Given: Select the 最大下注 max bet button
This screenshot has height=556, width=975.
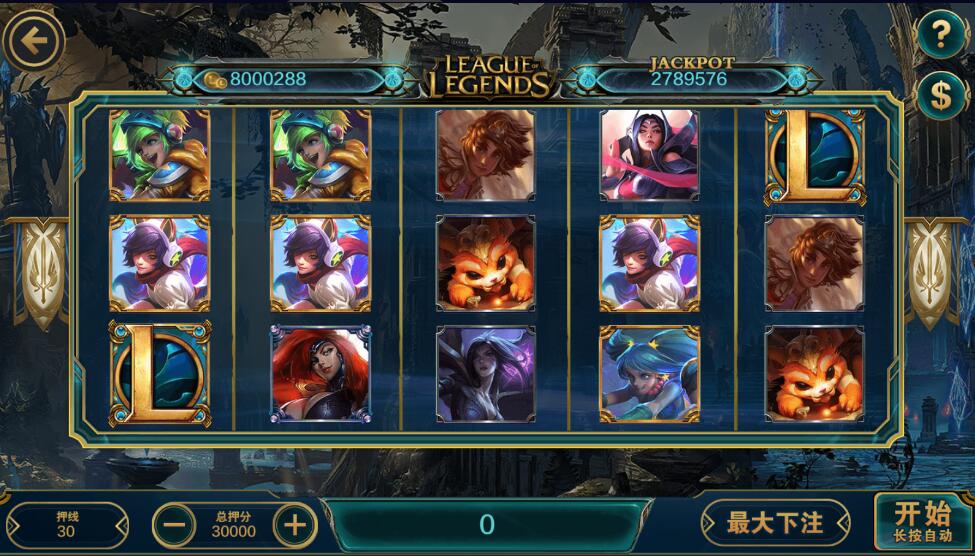Looking at the screenshot, I should [775, 523].
